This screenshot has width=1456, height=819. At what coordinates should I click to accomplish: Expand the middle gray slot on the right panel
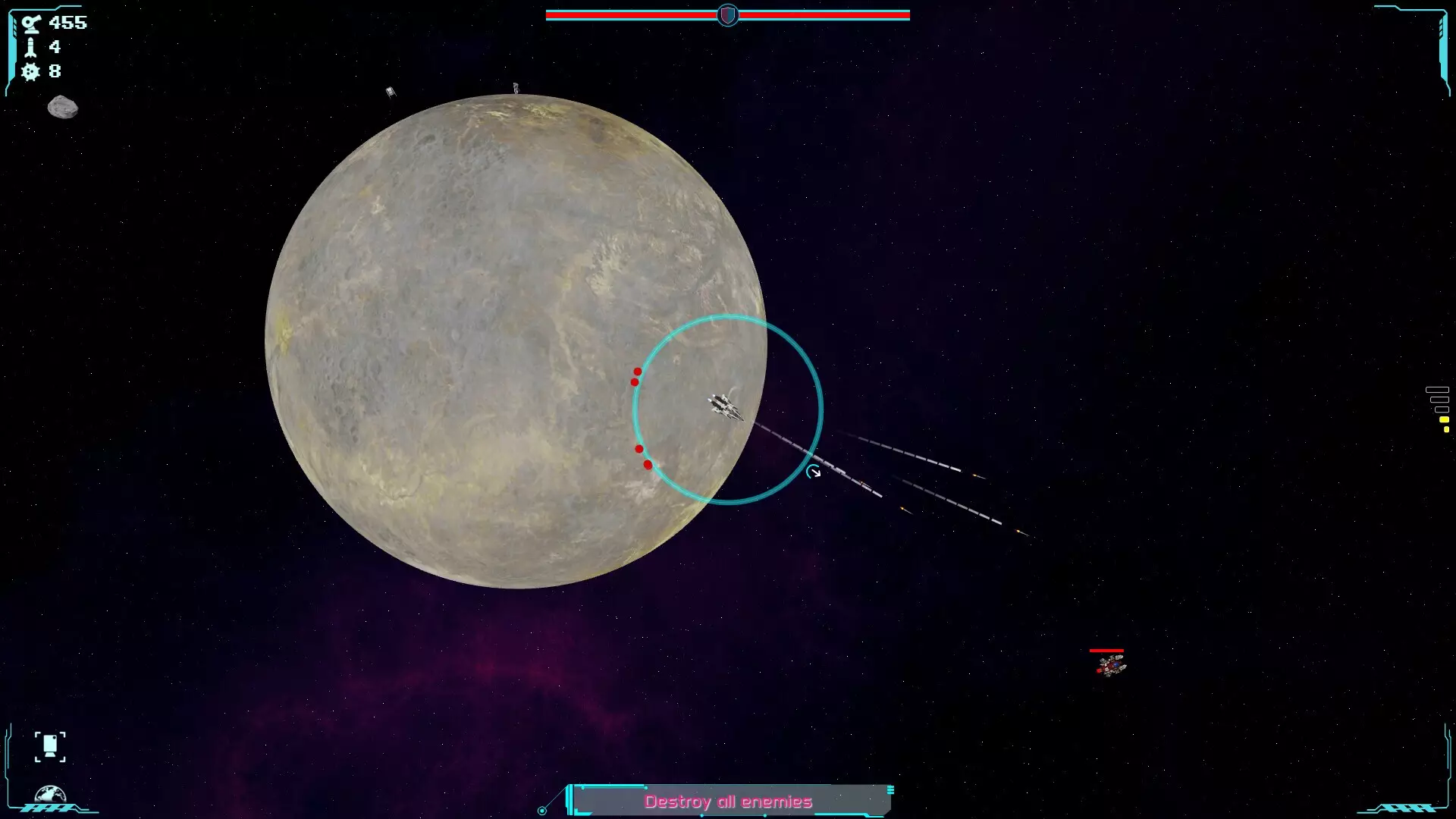coord(1439,400)
